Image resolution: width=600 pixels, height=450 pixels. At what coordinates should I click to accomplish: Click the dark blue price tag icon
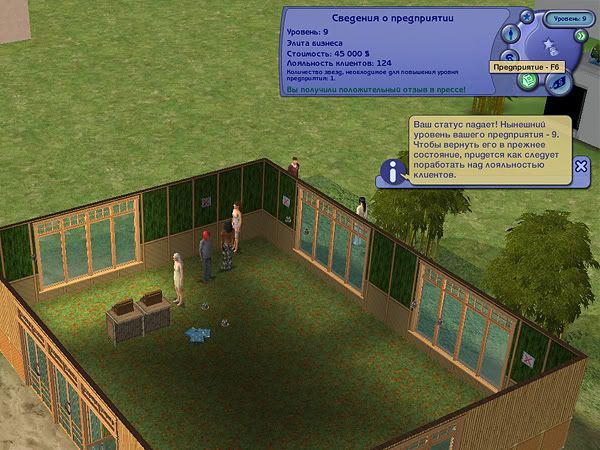pos(559,83)
